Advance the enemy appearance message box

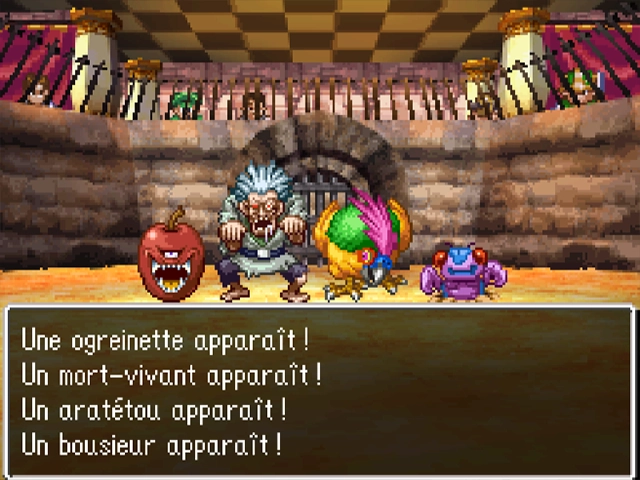[x=320, y=390]
